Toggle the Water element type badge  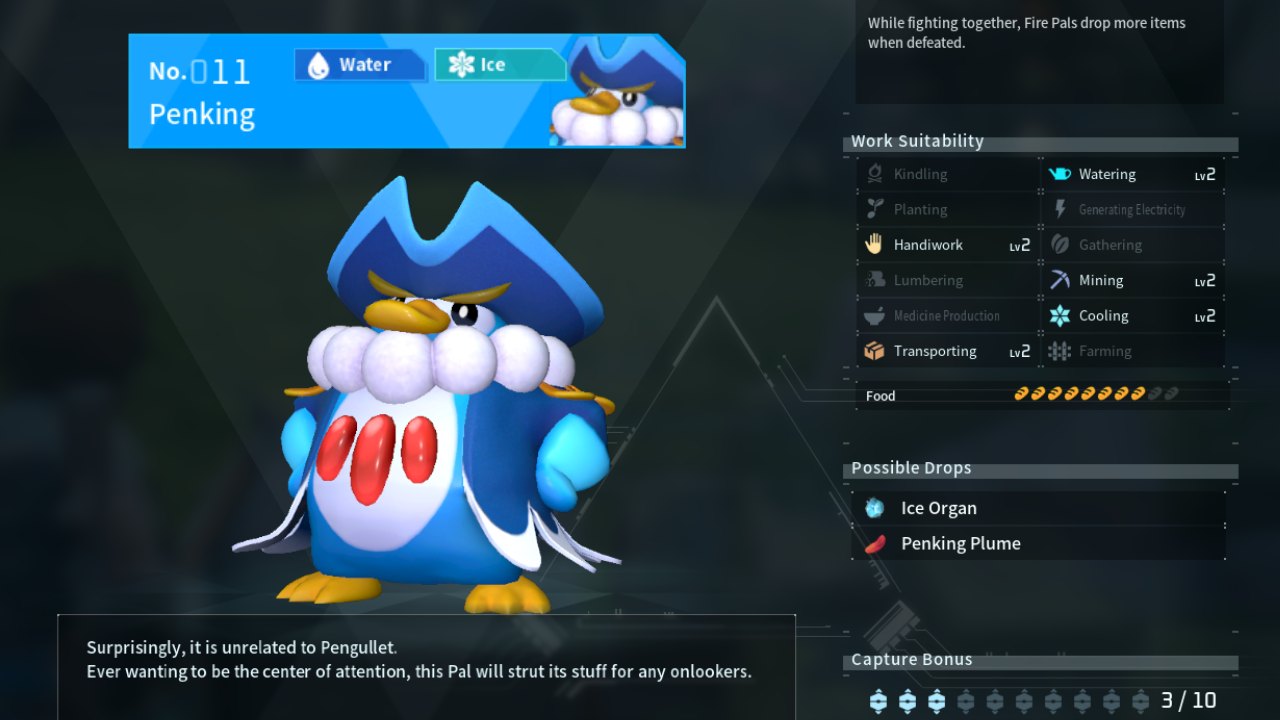coord(359,64)
